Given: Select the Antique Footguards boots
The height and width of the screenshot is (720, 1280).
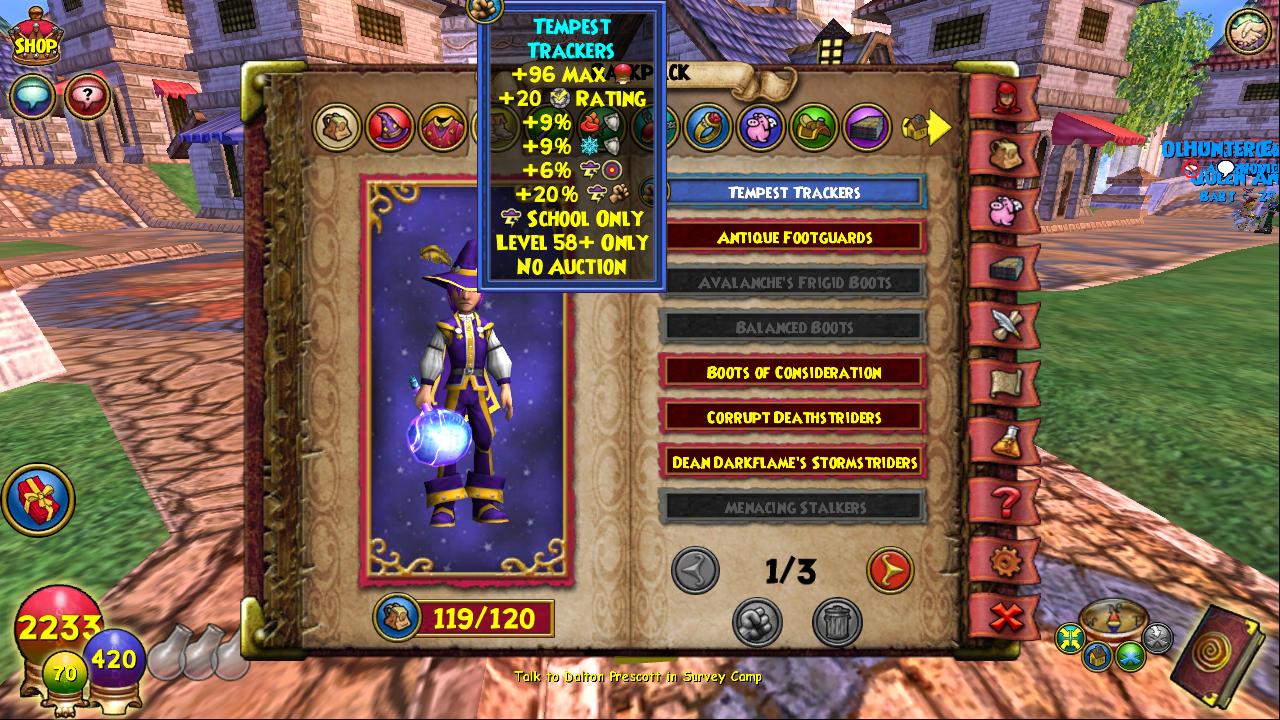Looking at the screenshot, I should (x=794, y=238).
